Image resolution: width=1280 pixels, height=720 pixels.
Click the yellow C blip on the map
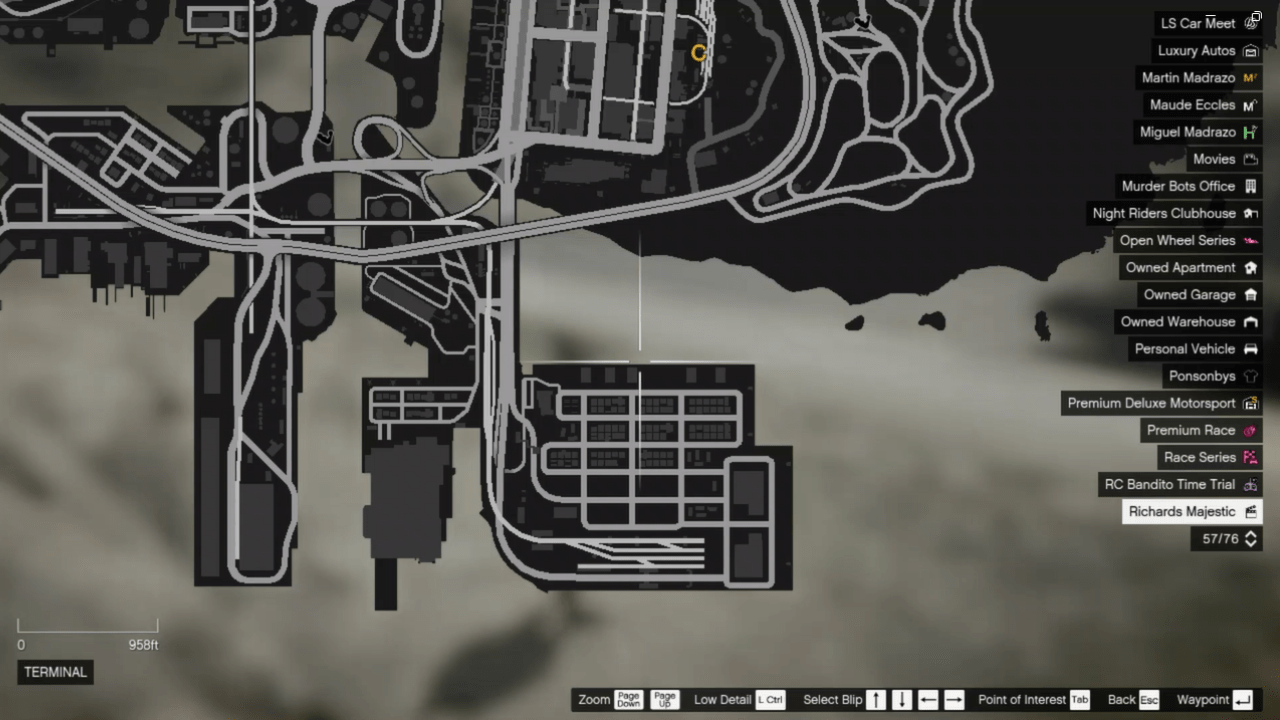(x=699, y=53)
